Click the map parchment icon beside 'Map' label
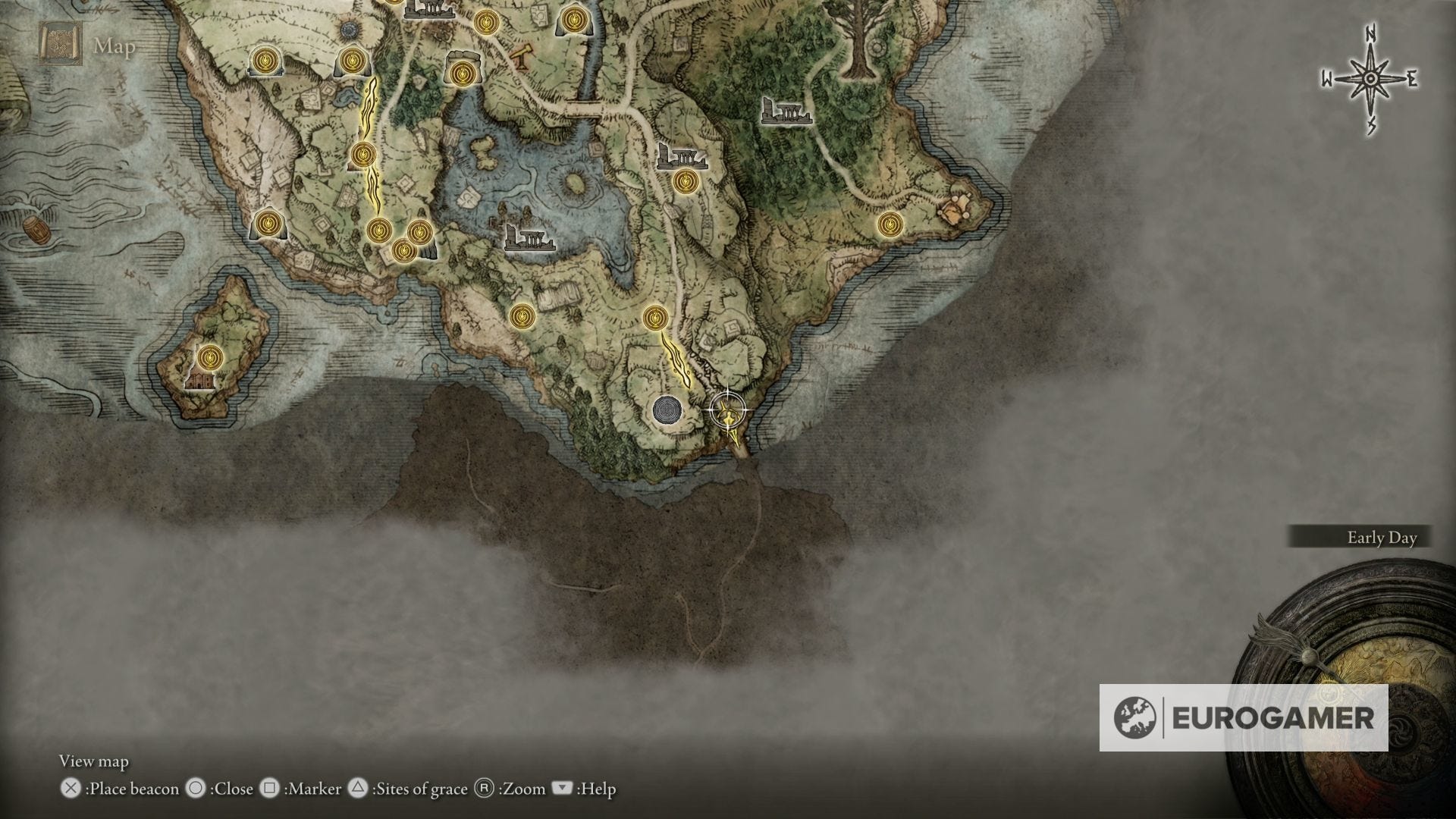1456x819 pixels. (59, 42)
